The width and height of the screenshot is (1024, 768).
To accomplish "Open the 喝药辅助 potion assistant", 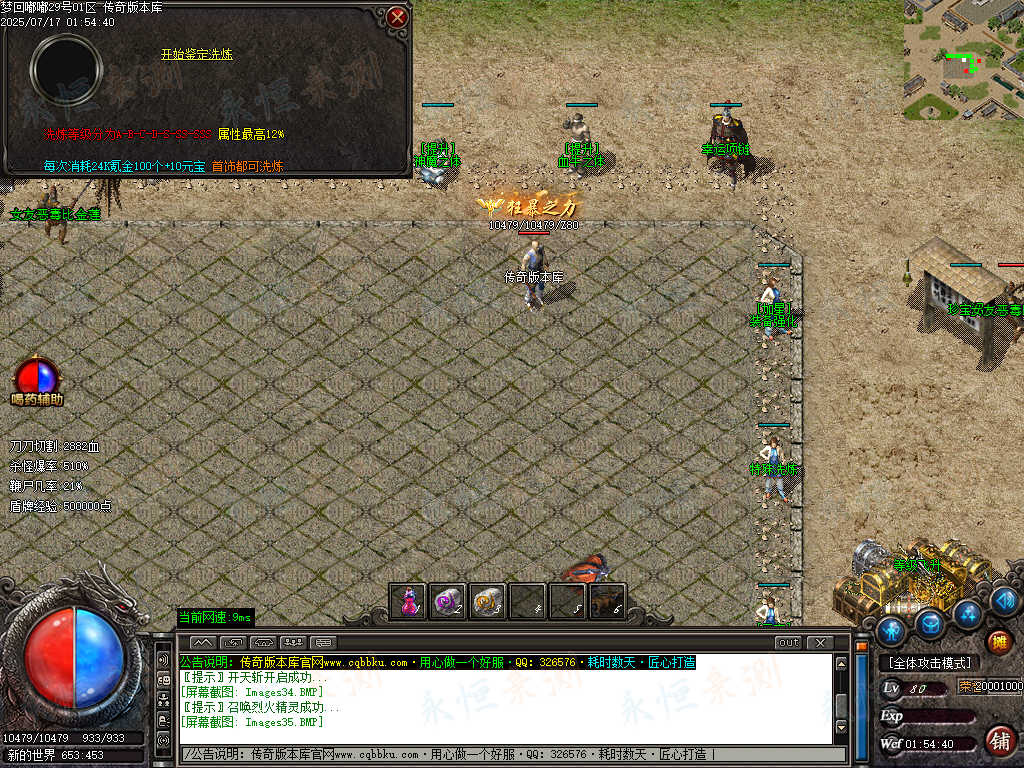I will (x=37, y=380).
